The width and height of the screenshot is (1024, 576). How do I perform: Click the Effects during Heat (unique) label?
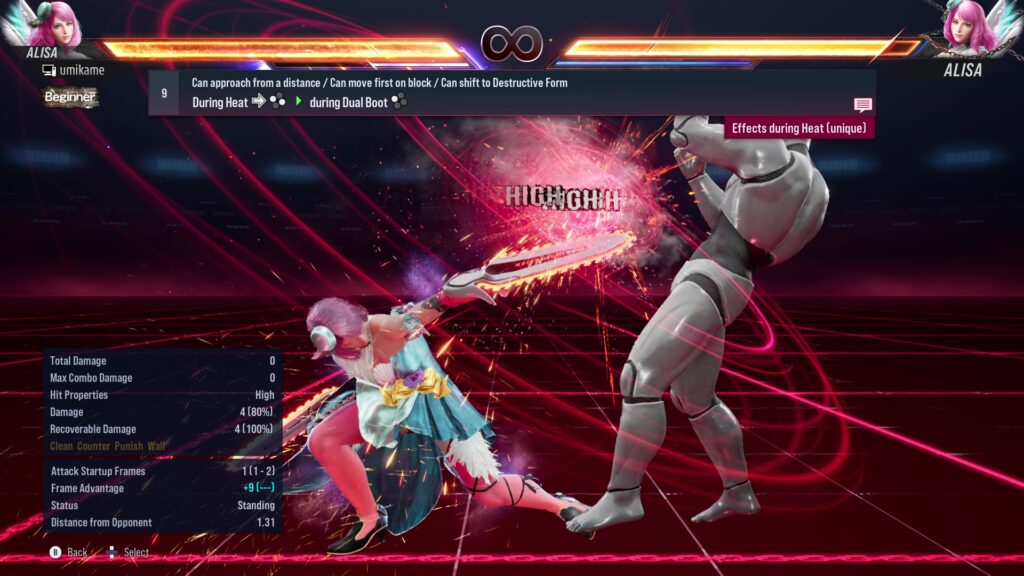click(x=800, y=128)
